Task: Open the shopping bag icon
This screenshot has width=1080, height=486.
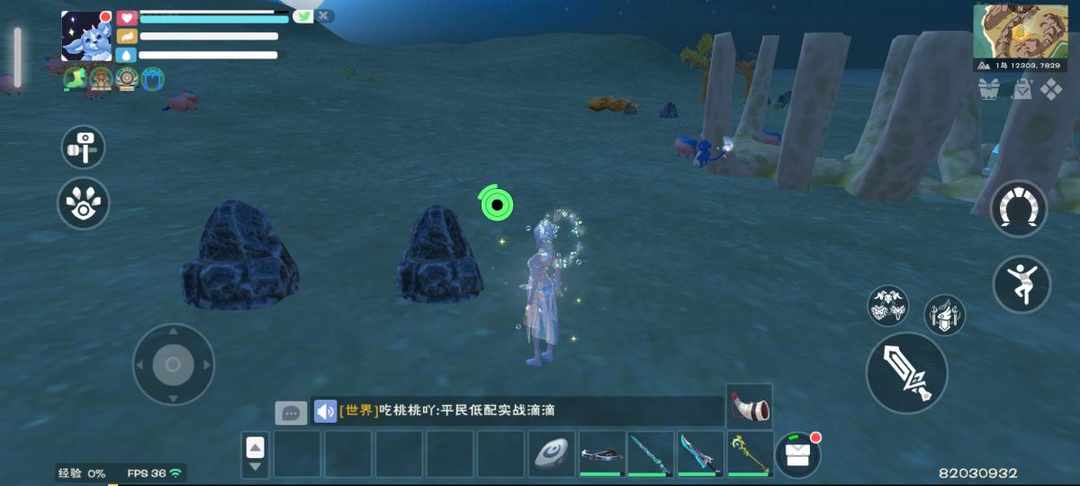Action: click(x=1021, y=89)
